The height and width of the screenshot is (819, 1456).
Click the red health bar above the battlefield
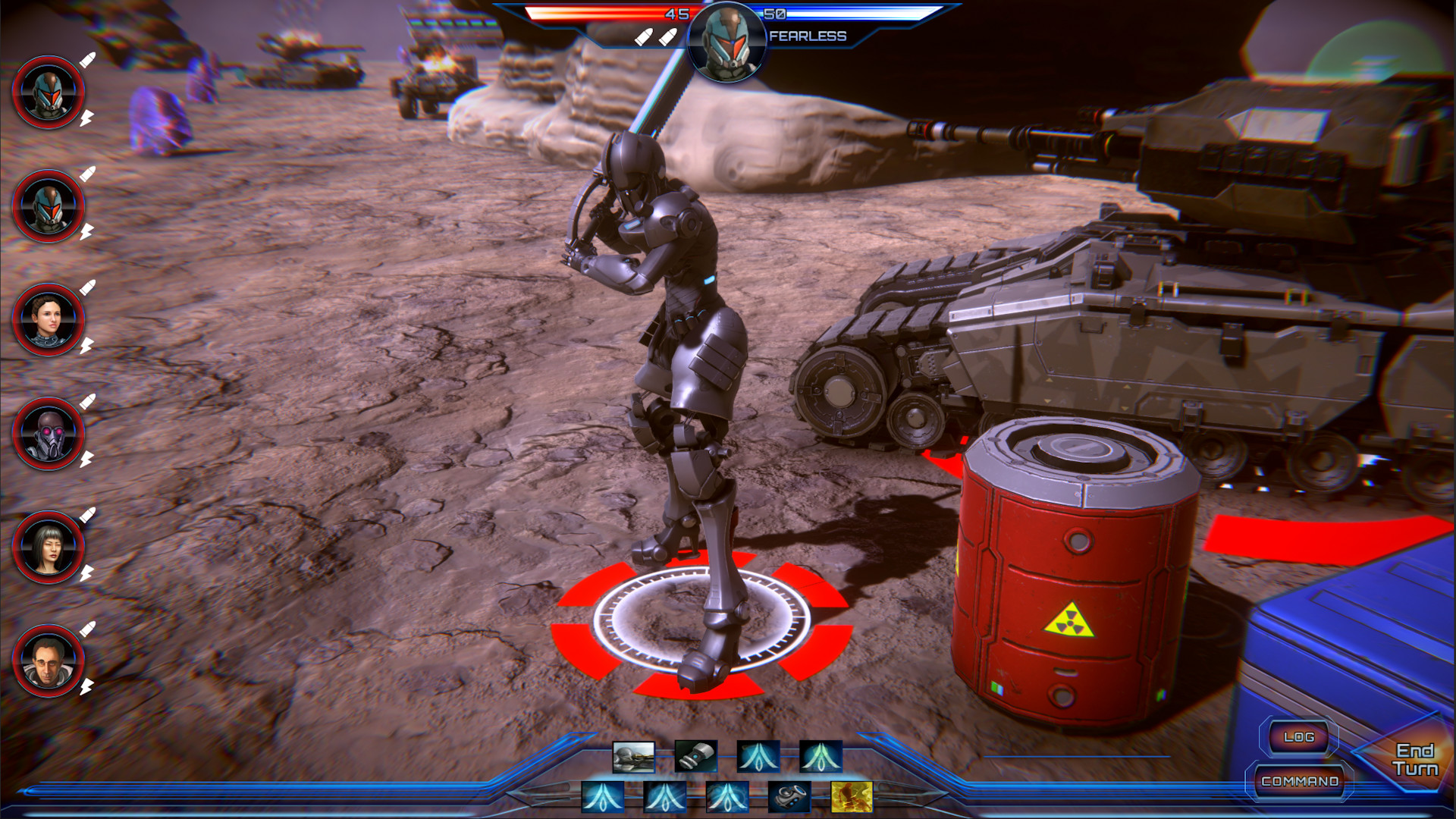(607, 12)
